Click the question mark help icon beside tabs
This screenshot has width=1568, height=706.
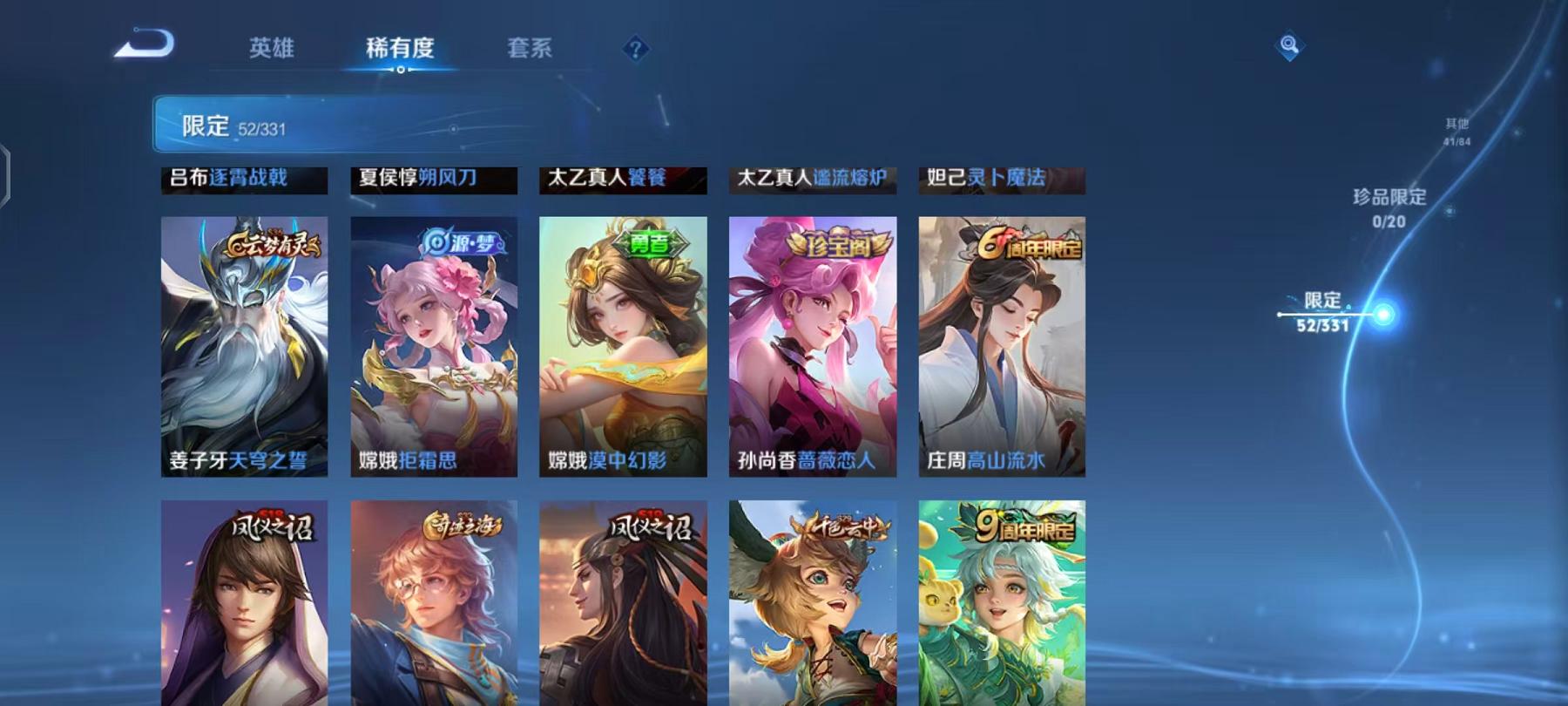(639, 50)
